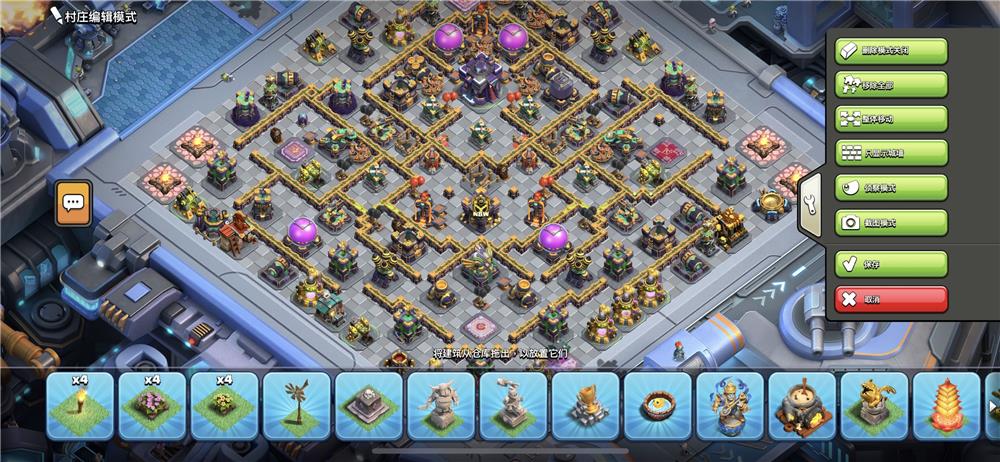Choose the remove all (移除全部) button
Image resolution: width=1000 pixels, height=462 pixels.
tap(890, 85)
